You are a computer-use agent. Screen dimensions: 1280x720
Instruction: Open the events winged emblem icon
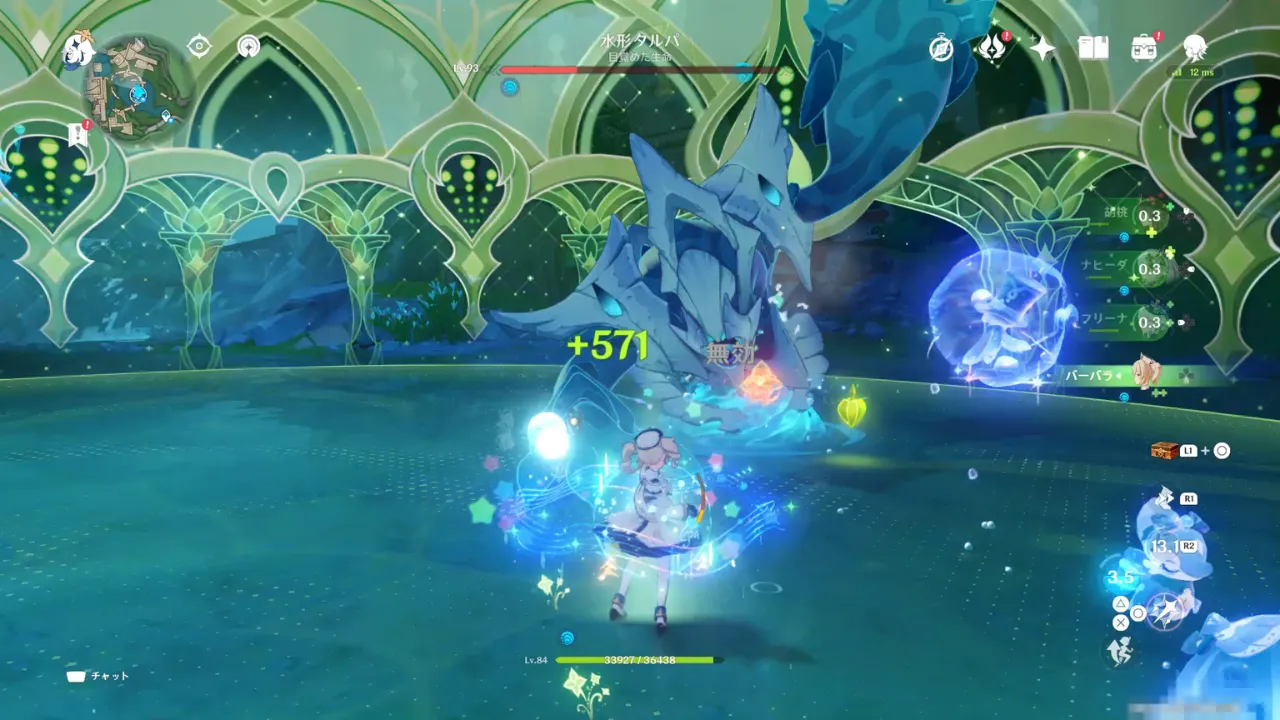click(992, 47)
